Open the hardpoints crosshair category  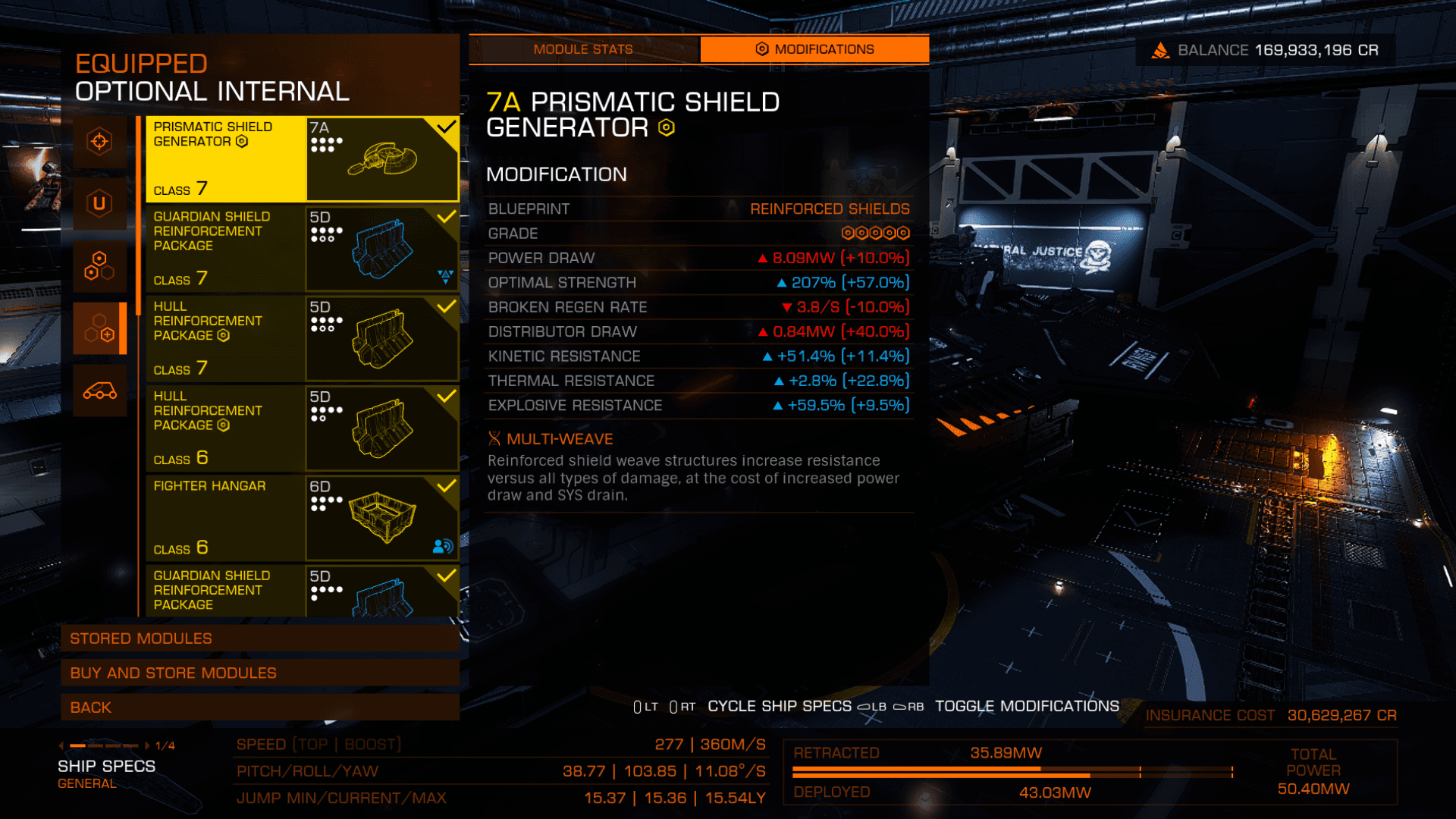[99, 142]
